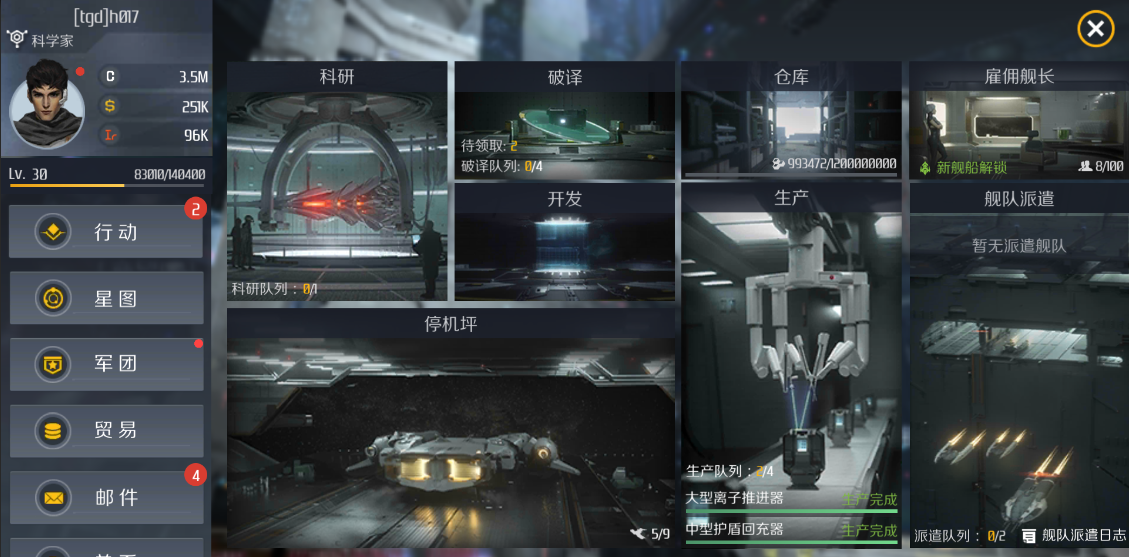View the 舰队派遣日志 dispatch log
1129x557 pixels.
coord(1073,536)
